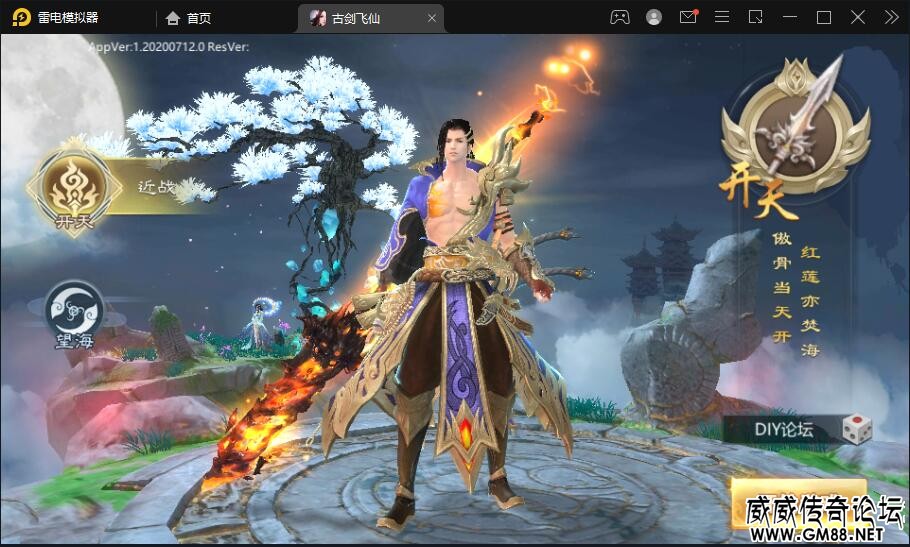This screenshot has height=547, width=910.
Task: Open the emulator user account icon
Action: coord(654,17)
